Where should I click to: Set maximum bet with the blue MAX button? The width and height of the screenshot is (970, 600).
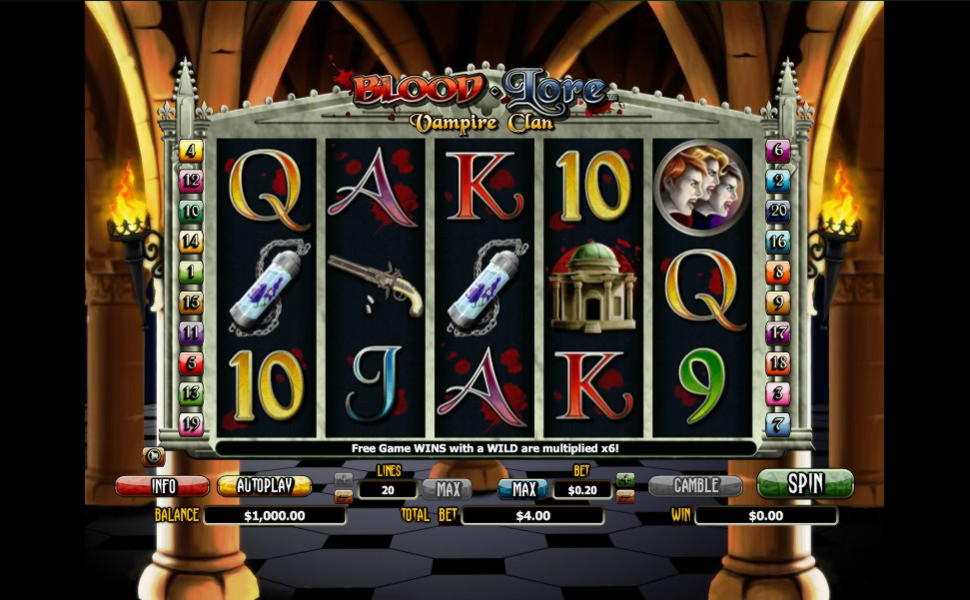pos(522,489)
